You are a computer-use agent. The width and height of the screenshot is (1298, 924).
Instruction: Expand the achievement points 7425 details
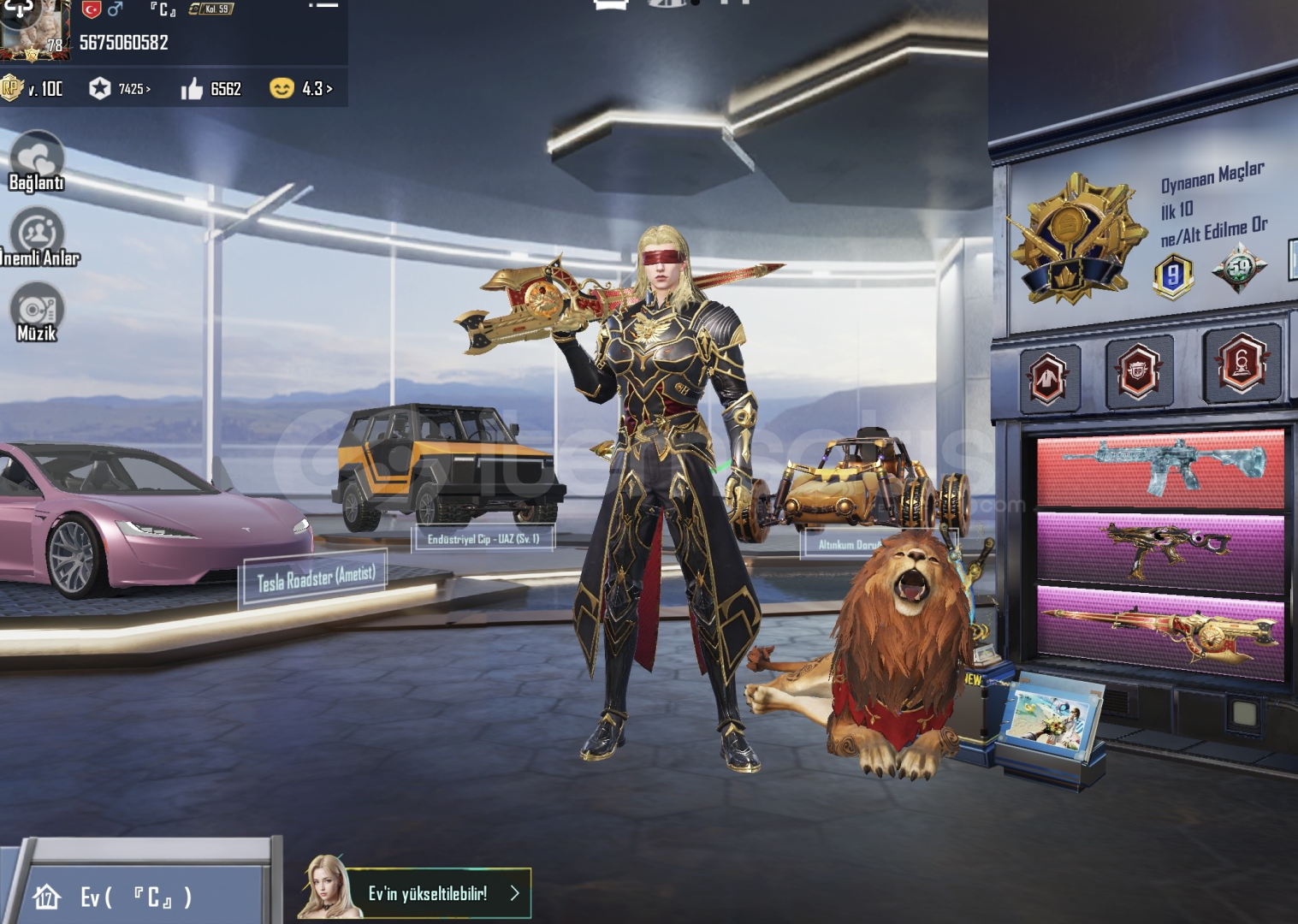(121, 88)
